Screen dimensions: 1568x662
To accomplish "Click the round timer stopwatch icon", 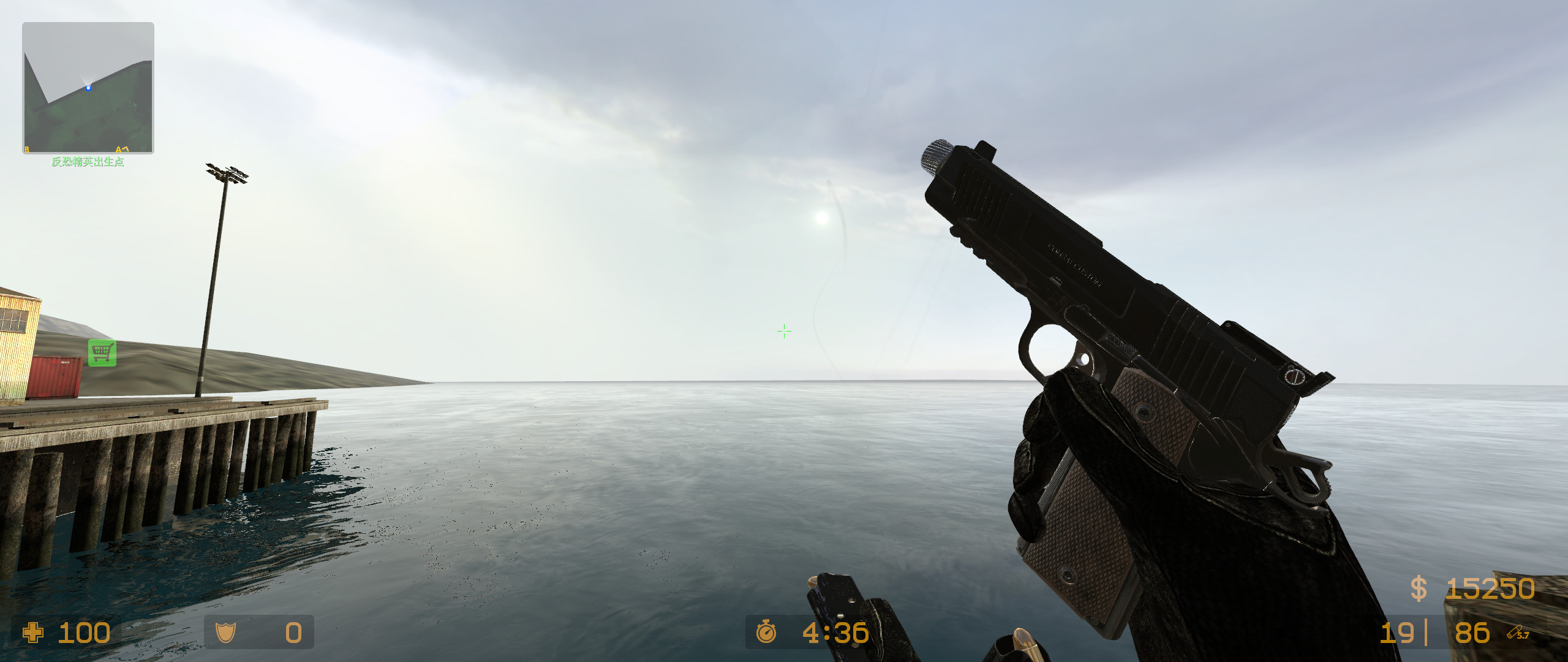I will pyautogui.click(x=767, y=633).
